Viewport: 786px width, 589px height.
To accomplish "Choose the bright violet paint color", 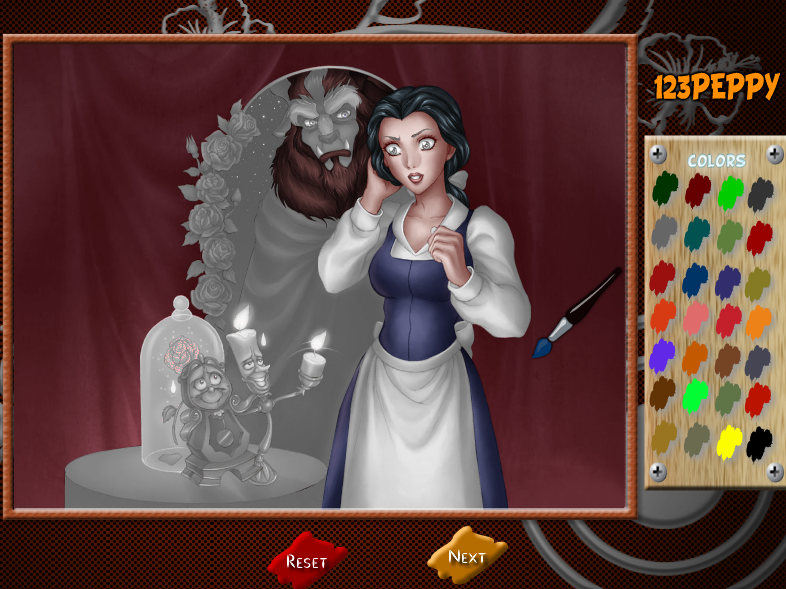I will click(663, 356).
